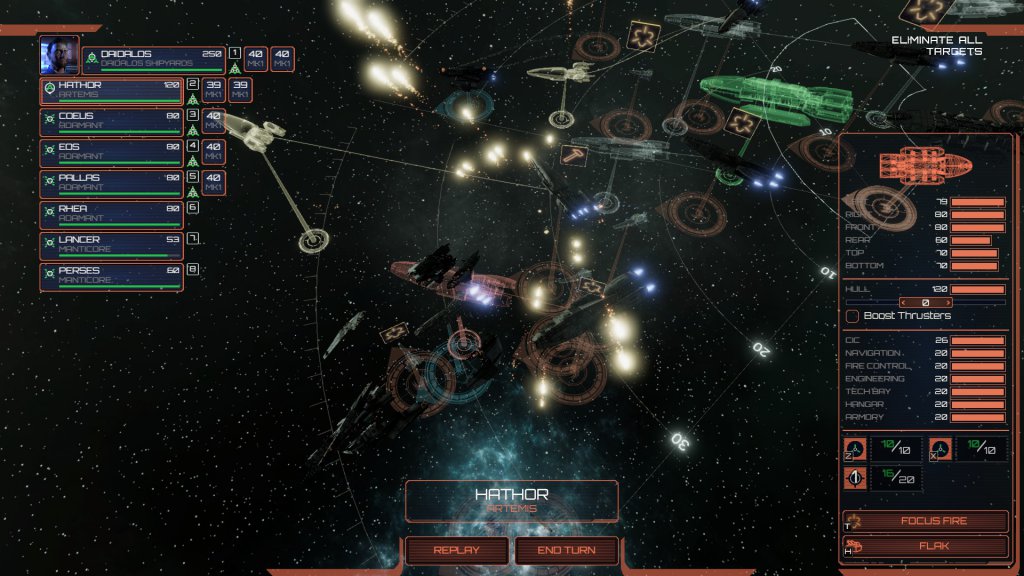Select the Hathor Artemis ship row

pos(112,91)
